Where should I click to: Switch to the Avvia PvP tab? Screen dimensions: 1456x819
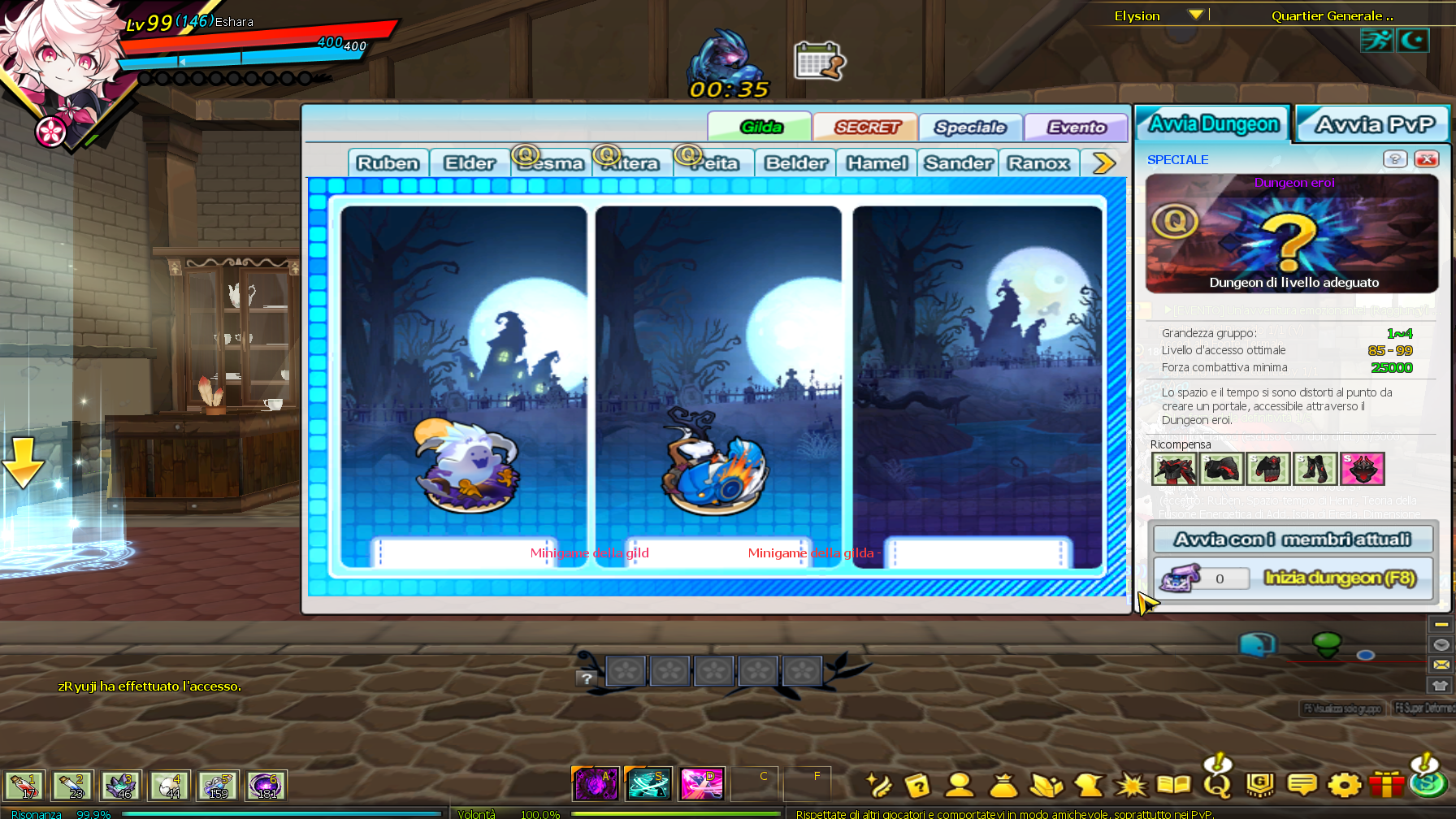pos(1375,124)
